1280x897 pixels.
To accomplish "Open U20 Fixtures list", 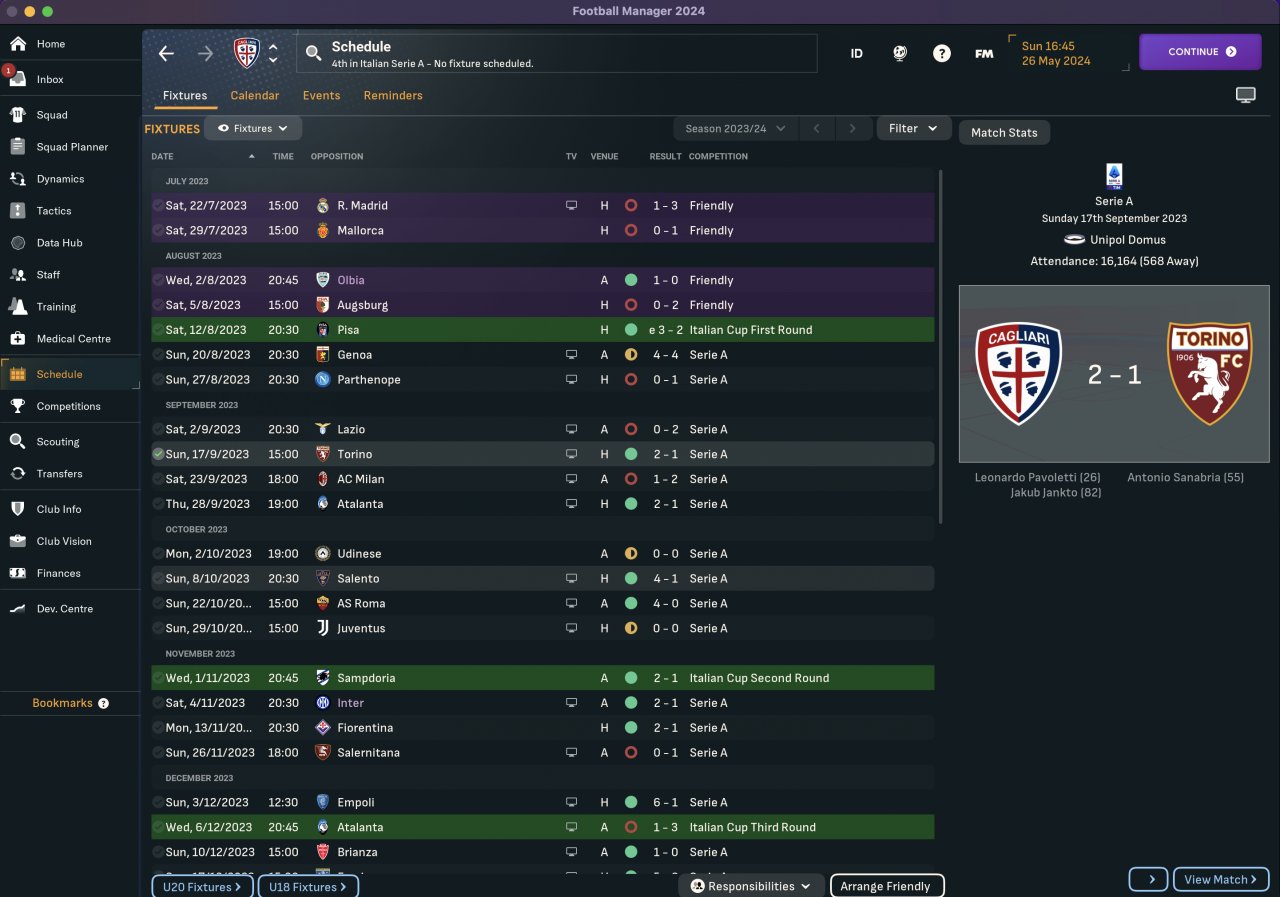I will click(203, 887).
